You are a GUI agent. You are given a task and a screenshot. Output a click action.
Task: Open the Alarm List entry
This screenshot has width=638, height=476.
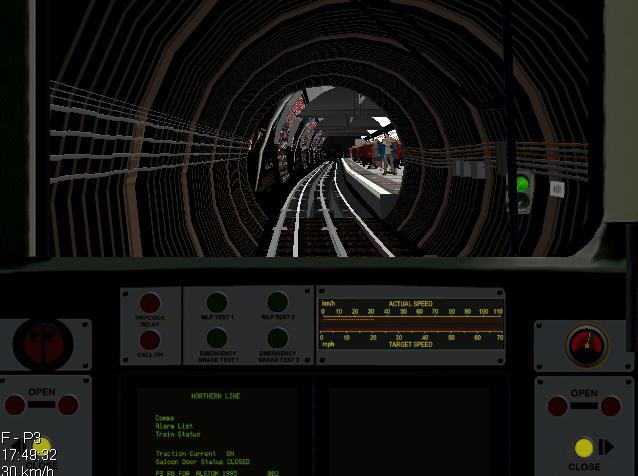172,426
